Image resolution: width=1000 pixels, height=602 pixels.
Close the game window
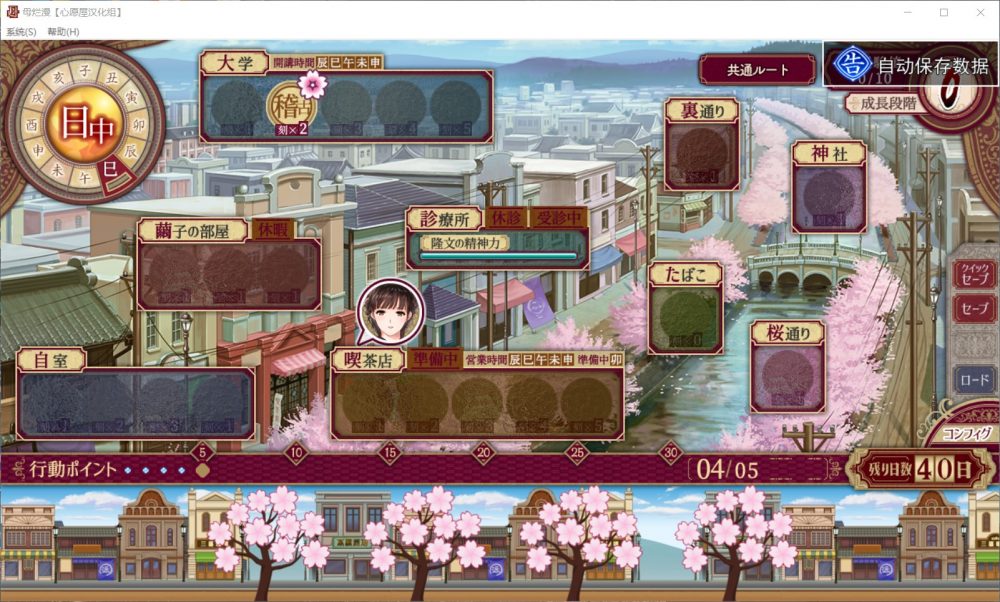point(981,12)
